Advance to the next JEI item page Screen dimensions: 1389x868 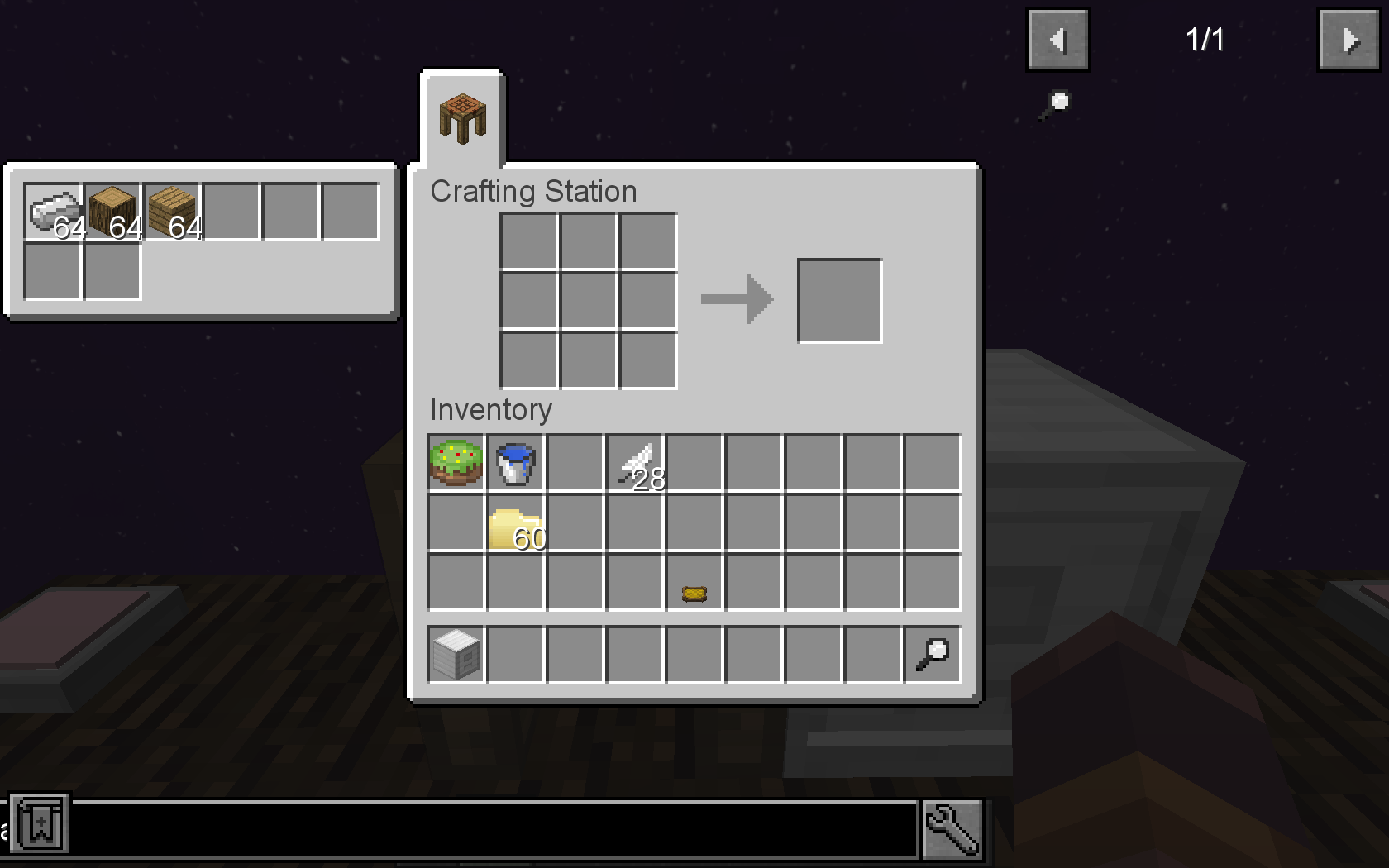point(1348,38)
